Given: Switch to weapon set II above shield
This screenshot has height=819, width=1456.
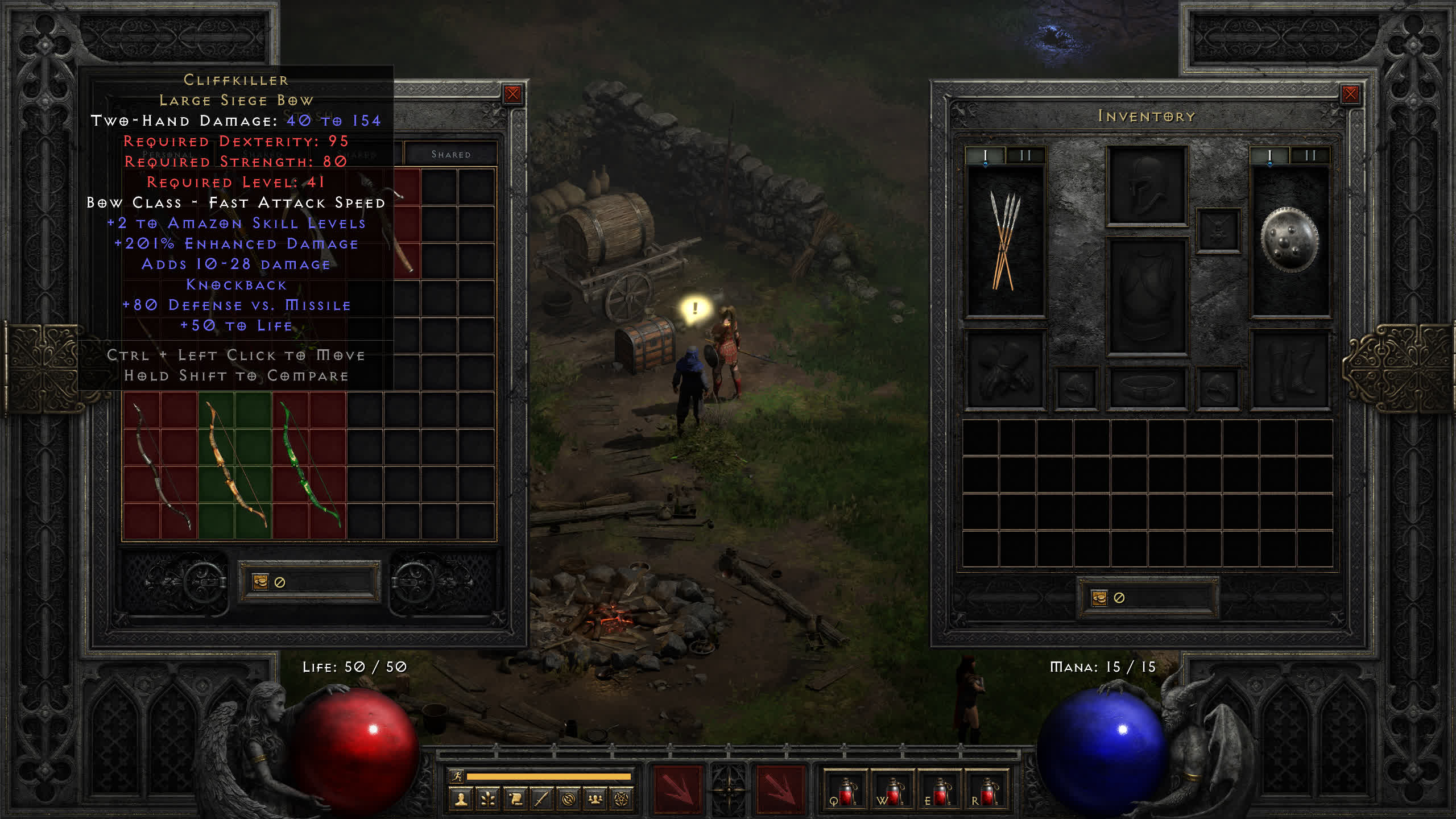Looking at the screenshot, I should (x=1310, y=155).
